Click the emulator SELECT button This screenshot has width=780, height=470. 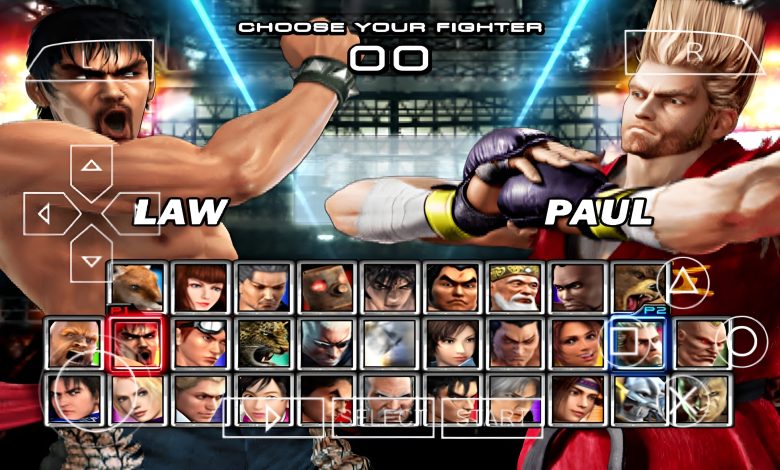point(383,417)
